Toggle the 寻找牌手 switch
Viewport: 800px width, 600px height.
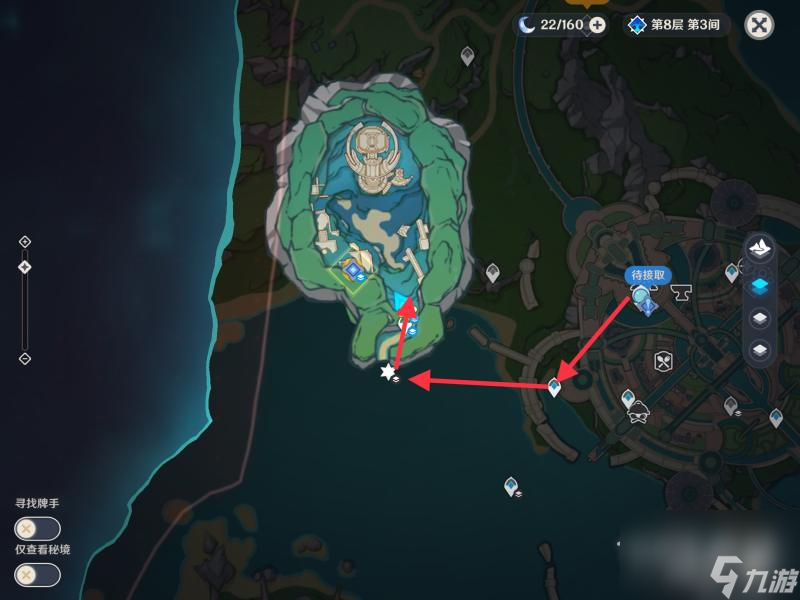tap(37, 529)
